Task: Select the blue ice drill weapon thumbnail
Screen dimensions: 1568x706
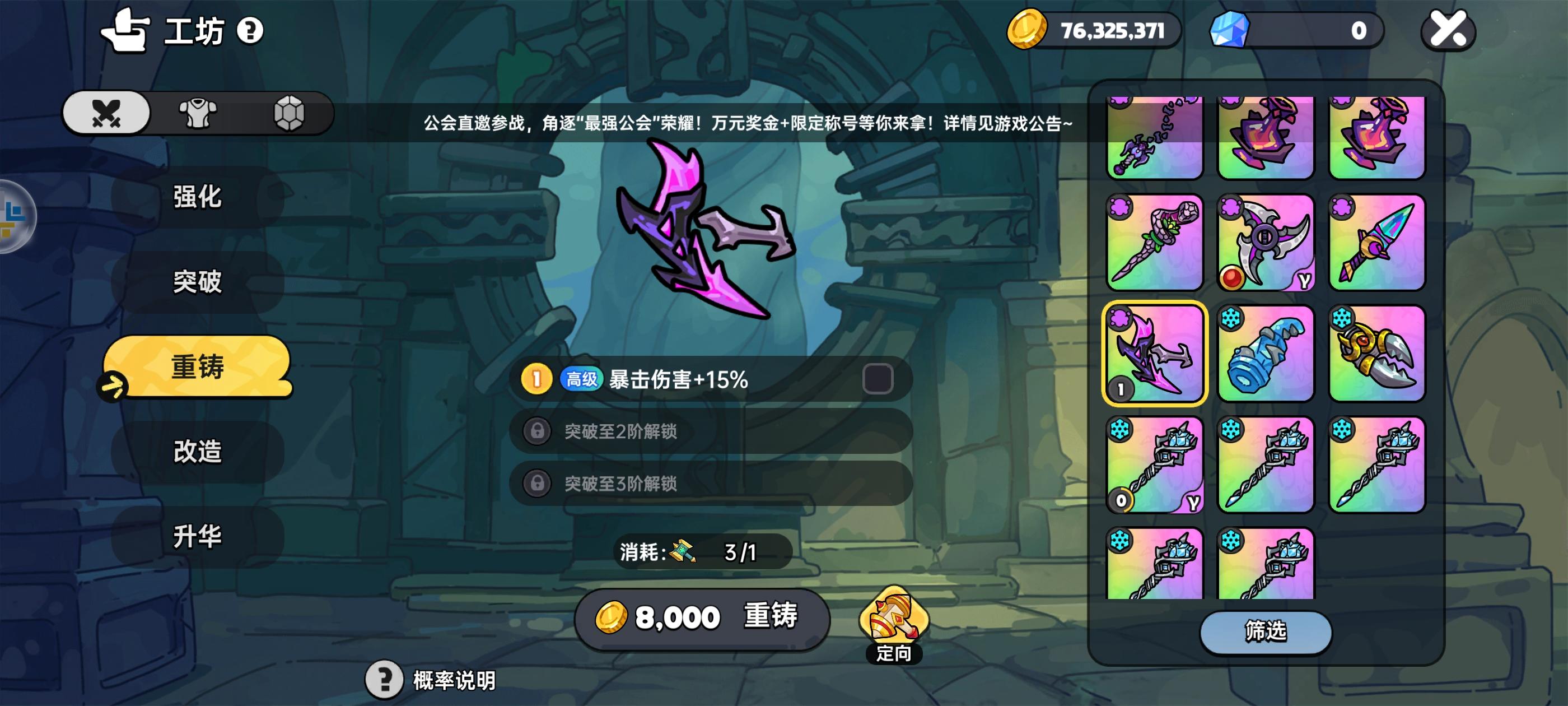Action: point(1266,352)
